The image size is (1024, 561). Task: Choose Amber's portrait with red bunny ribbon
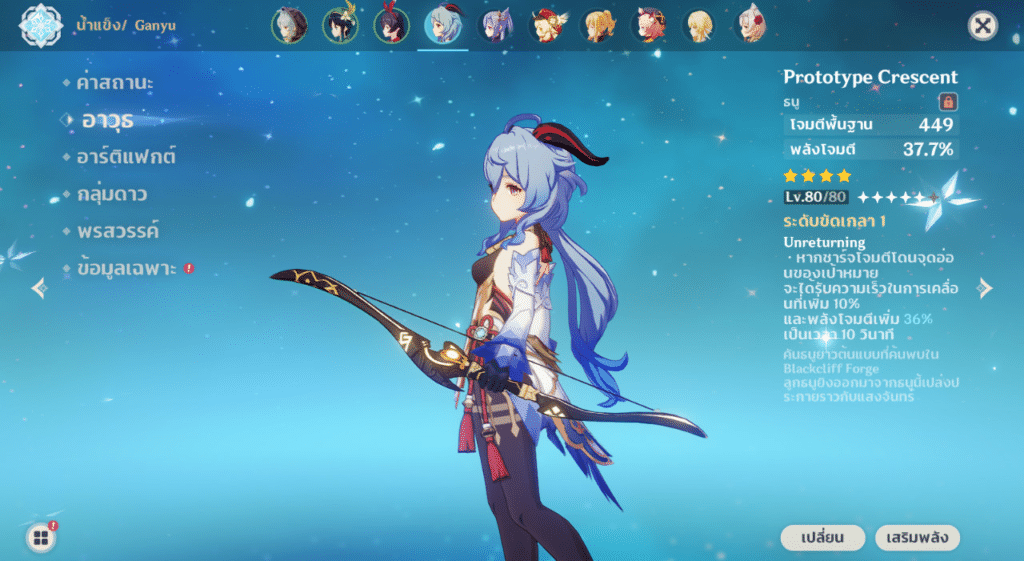[391, 25]
